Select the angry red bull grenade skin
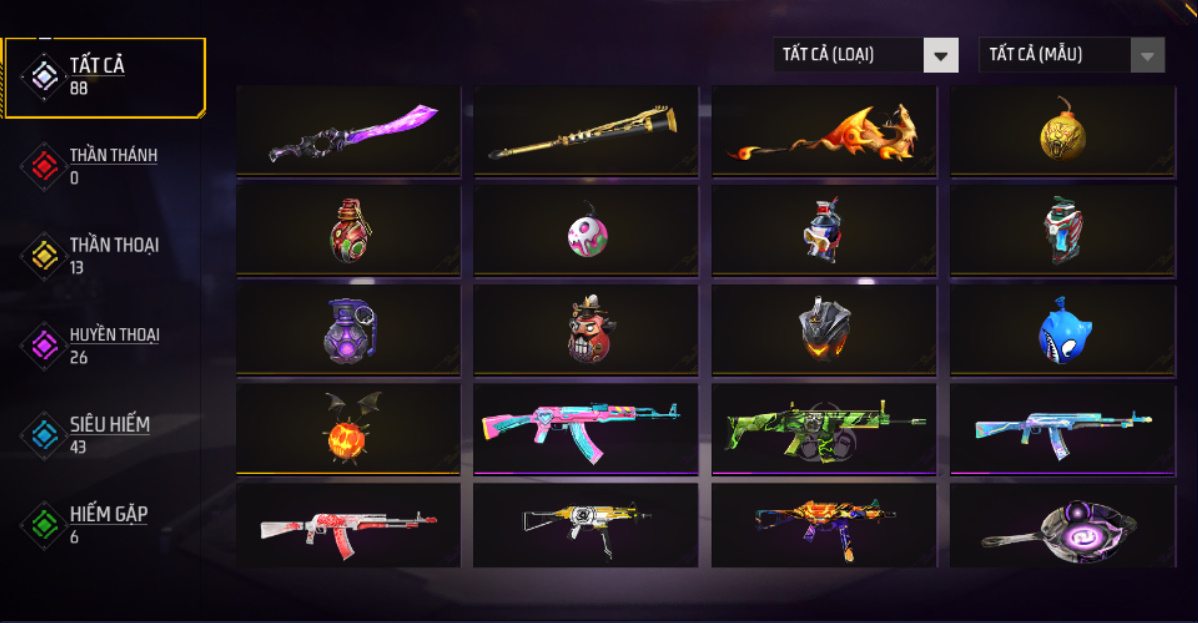The height and width of the screenshot is (623, 1198). pyautogui.click(x=586, y=330)
